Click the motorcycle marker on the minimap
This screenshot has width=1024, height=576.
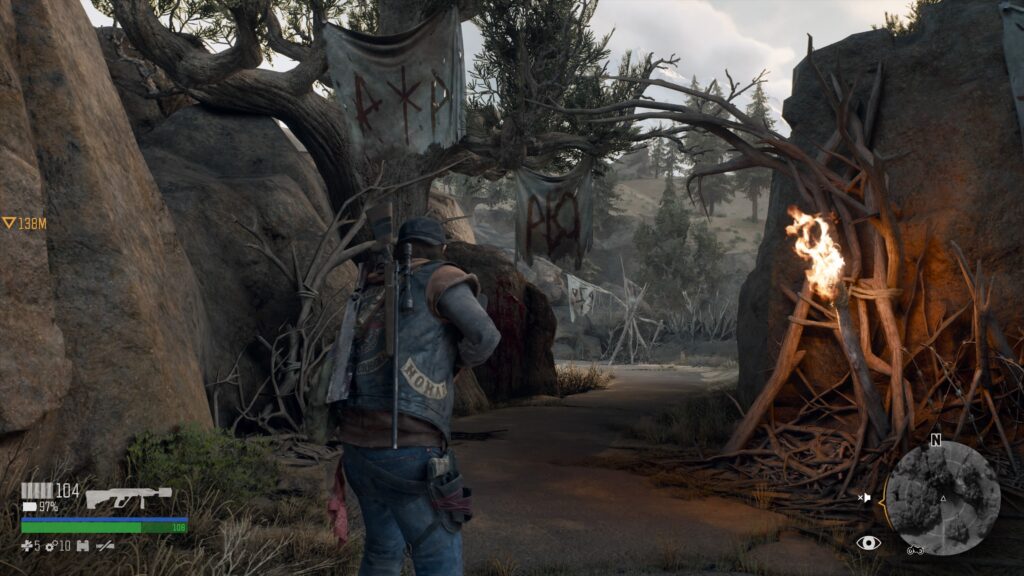pyautogui.click(x=914, y=549)
